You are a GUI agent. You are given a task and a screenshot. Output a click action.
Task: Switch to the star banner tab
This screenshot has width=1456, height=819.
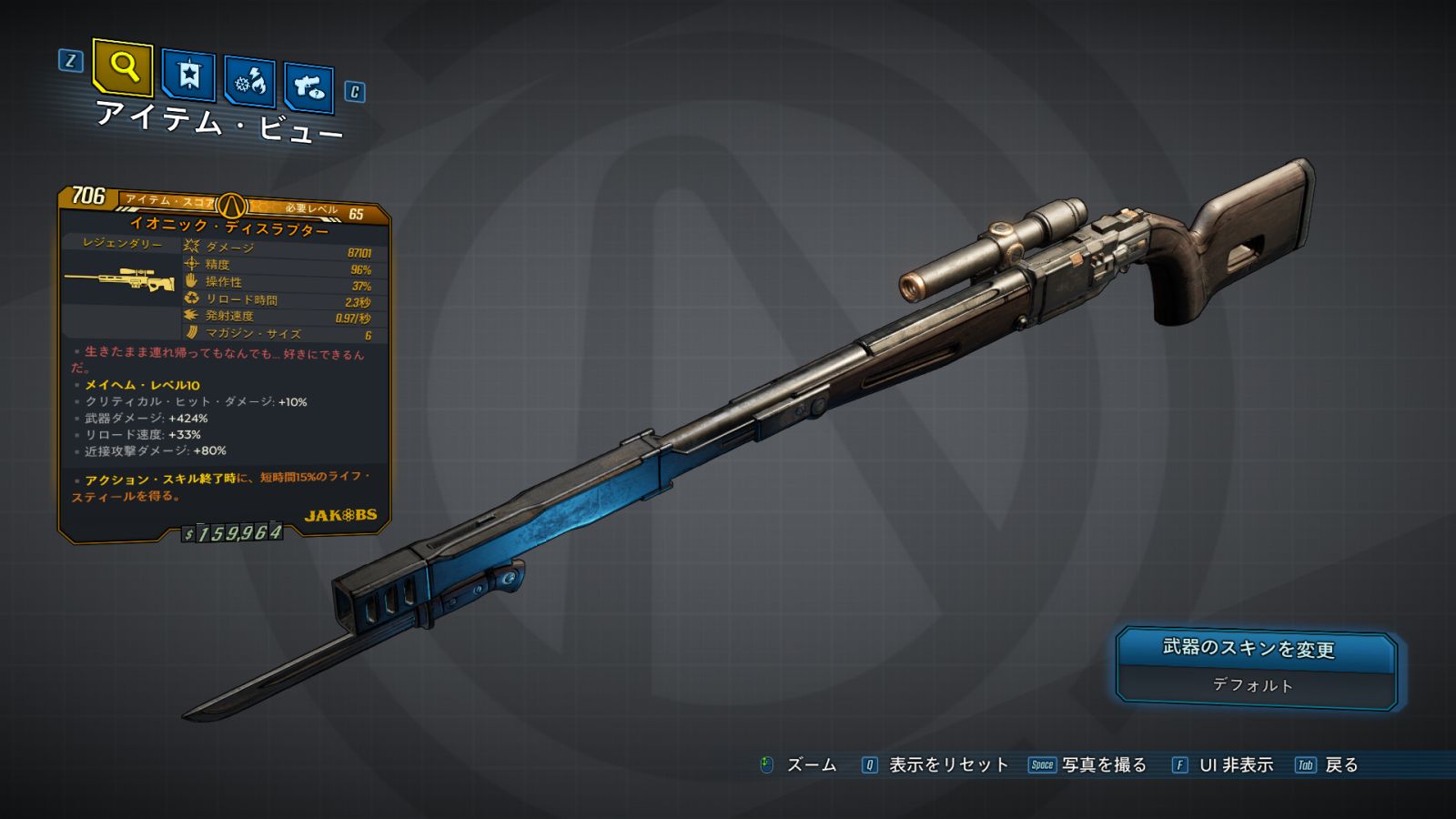point(188,75)
